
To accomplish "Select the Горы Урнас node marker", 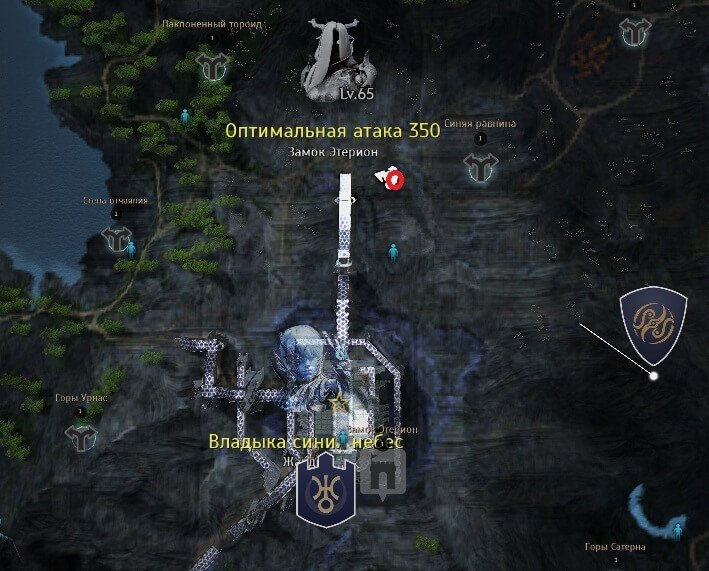I will (79, 435).
